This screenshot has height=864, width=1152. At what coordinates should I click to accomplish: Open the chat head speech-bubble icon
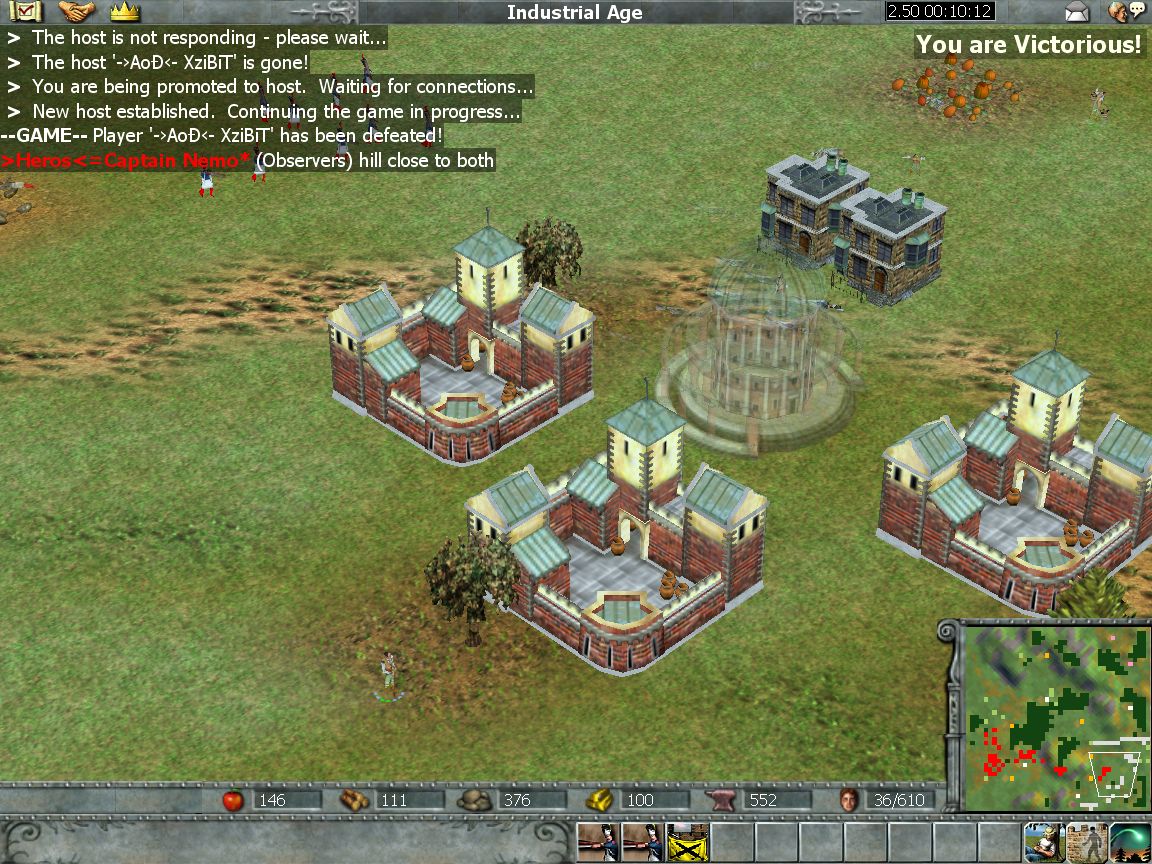coord(1127,12)
